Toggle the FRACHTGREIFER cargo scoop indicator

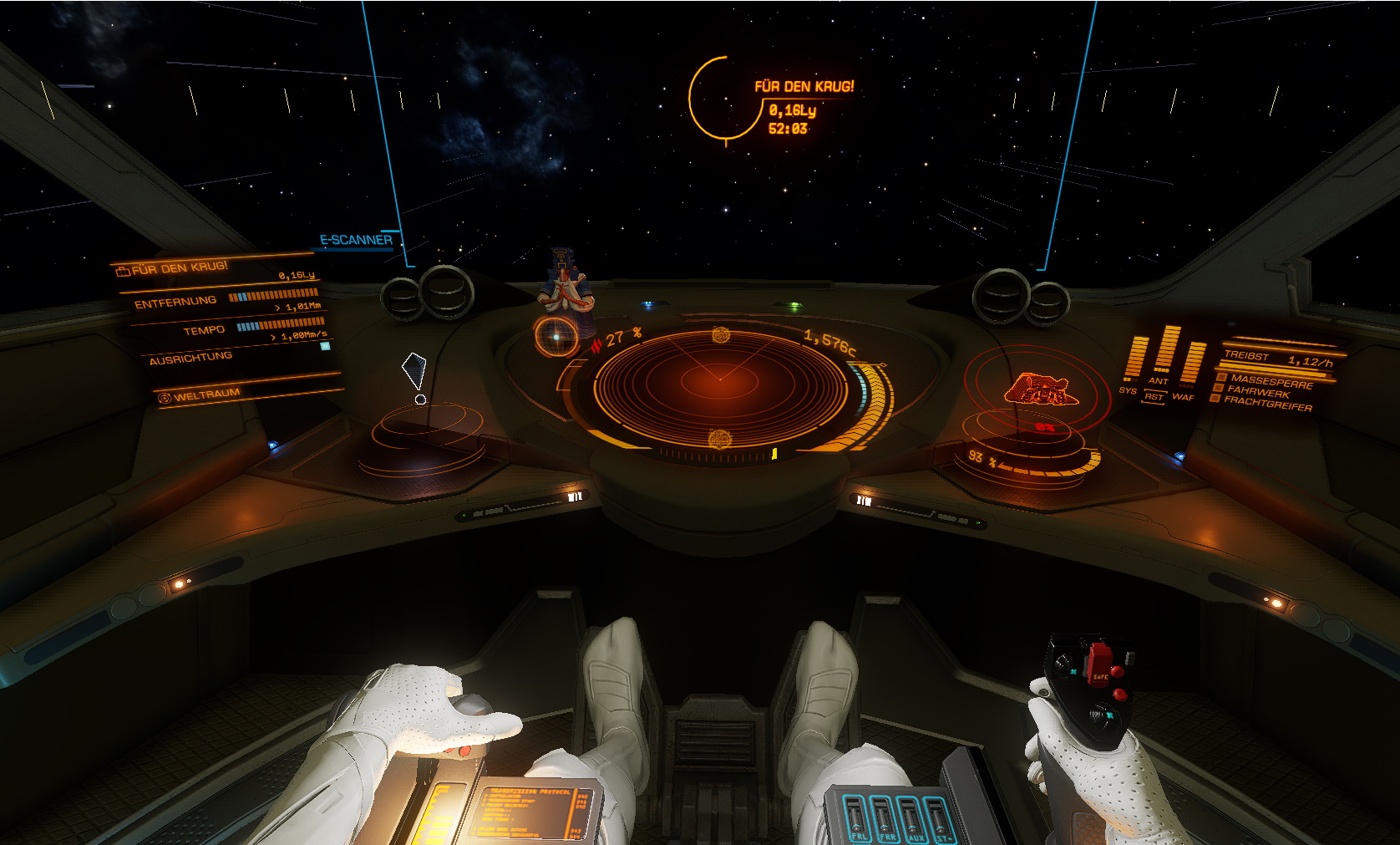1267,404
